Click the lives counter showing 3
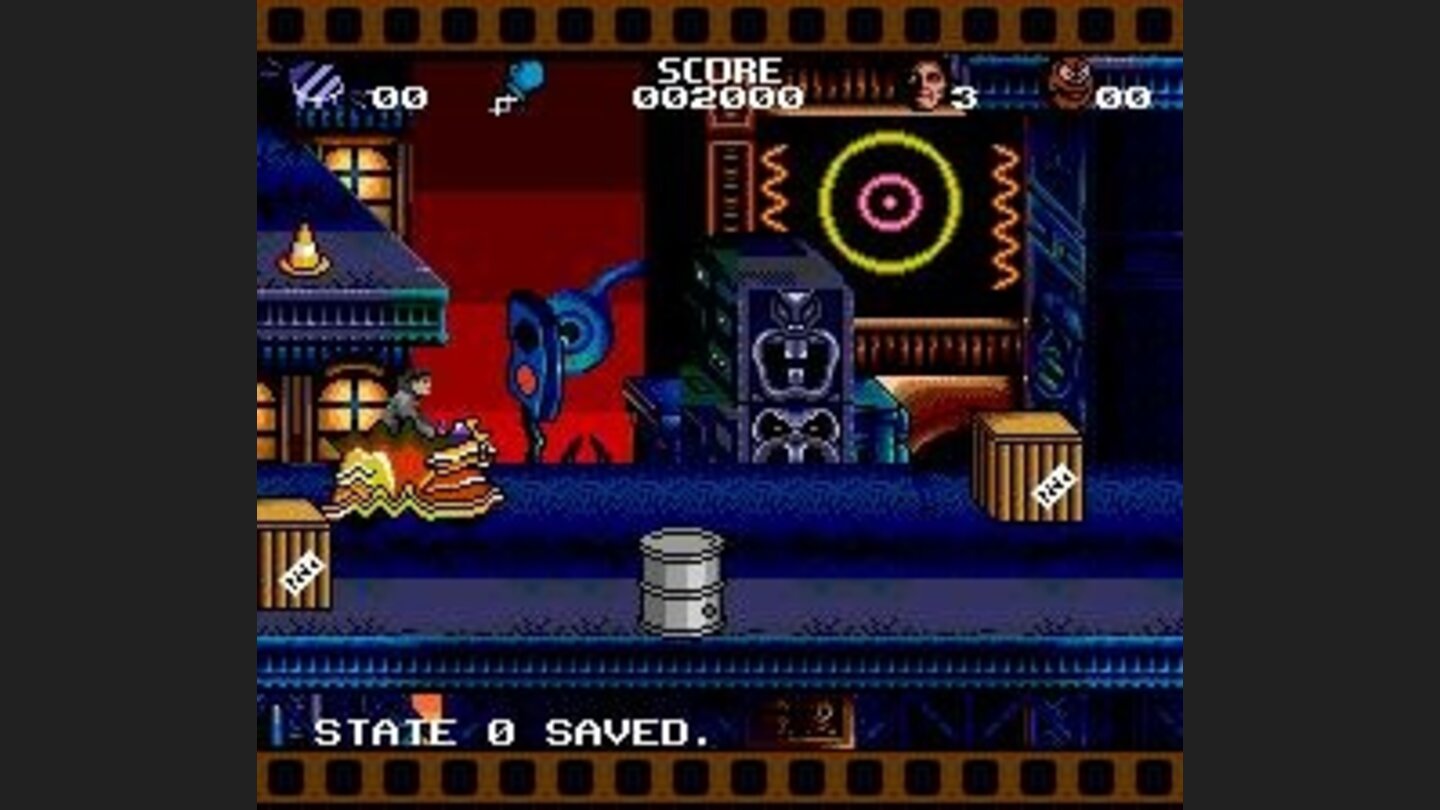The height and width of the screenshot is (810, 1440). [x=963, y=95]
